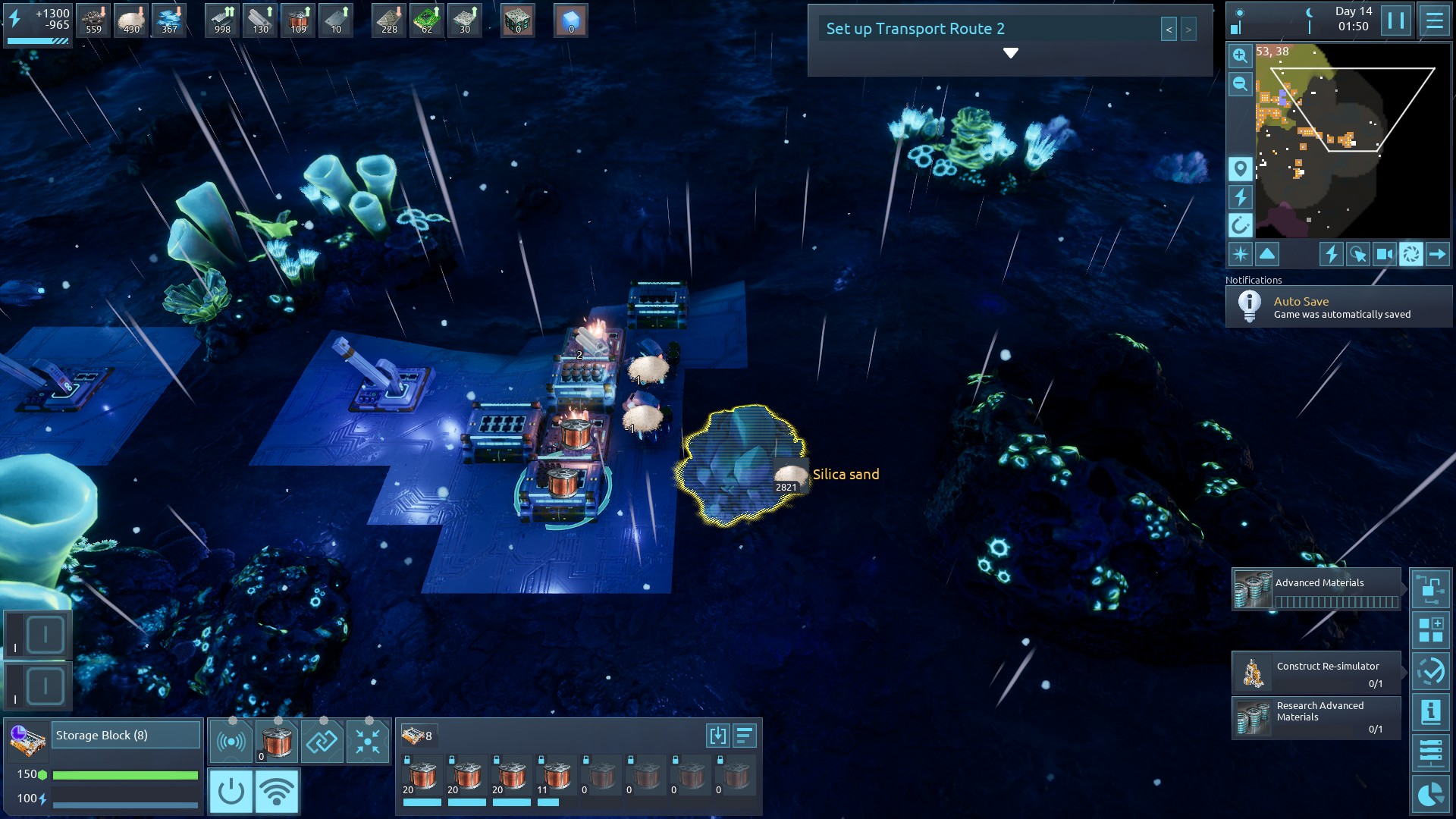Click the minimap overview
The image size is (1456, 819).
[x=1352, y=140]
